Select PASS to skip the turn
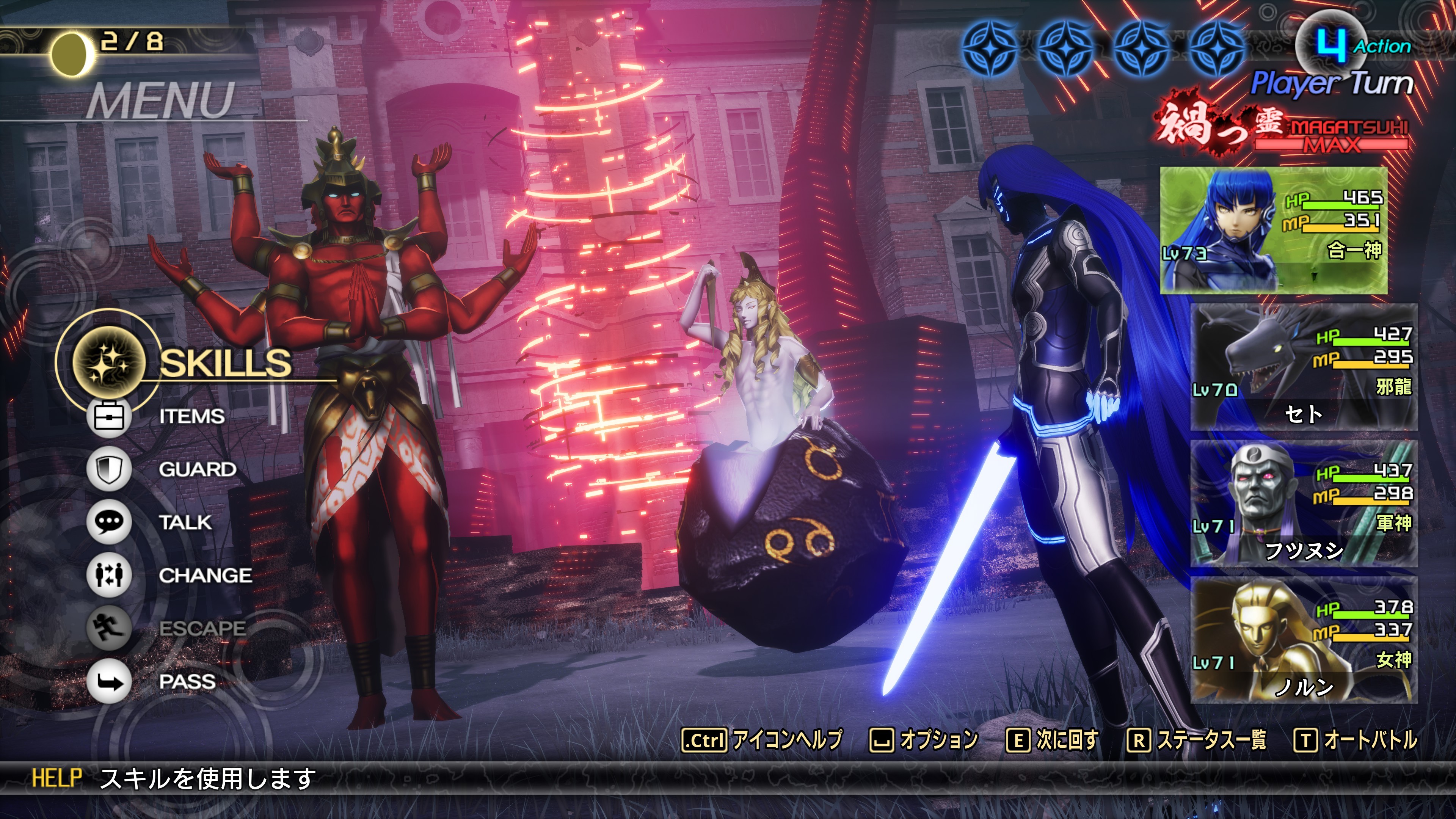 click(187, 682)
